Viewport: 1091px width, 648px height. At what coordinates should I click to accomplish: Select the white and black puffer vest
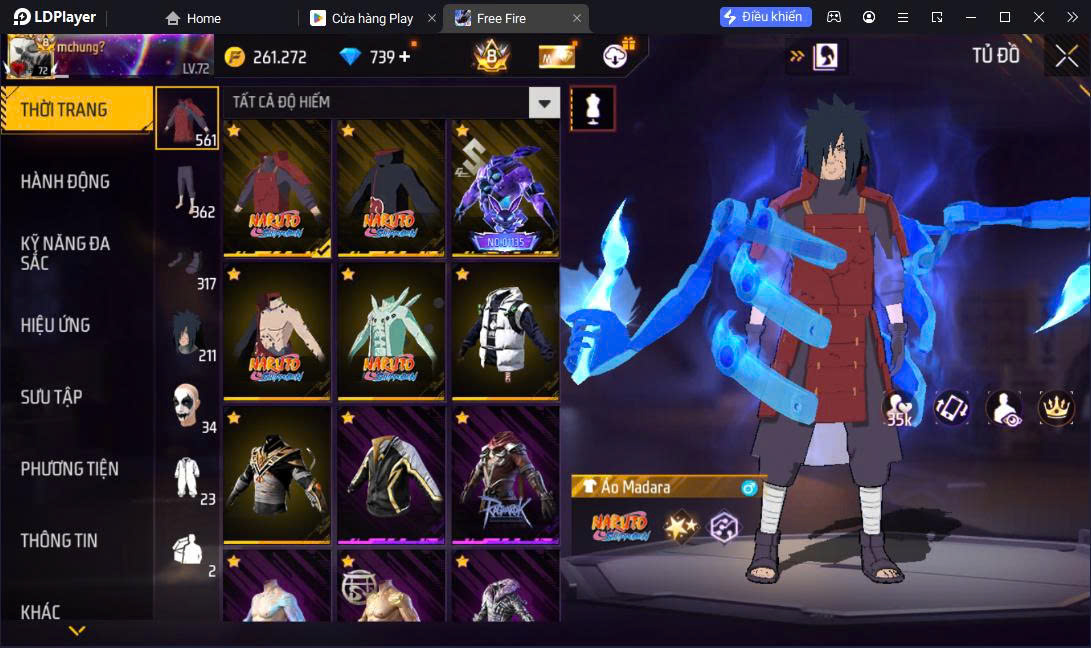[504, 331]
